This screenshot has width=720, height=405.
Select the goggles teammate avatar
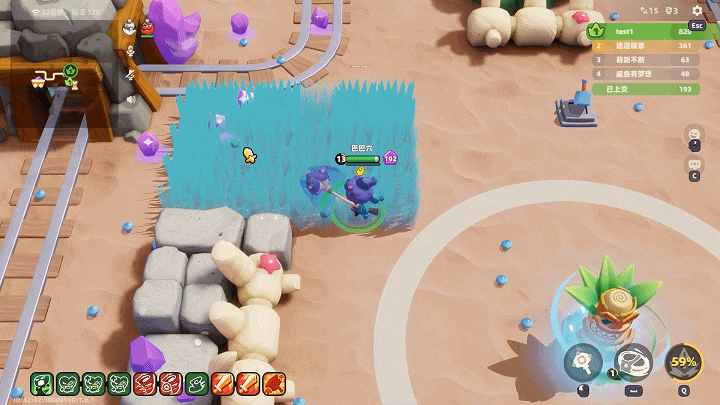pos(130,27)
